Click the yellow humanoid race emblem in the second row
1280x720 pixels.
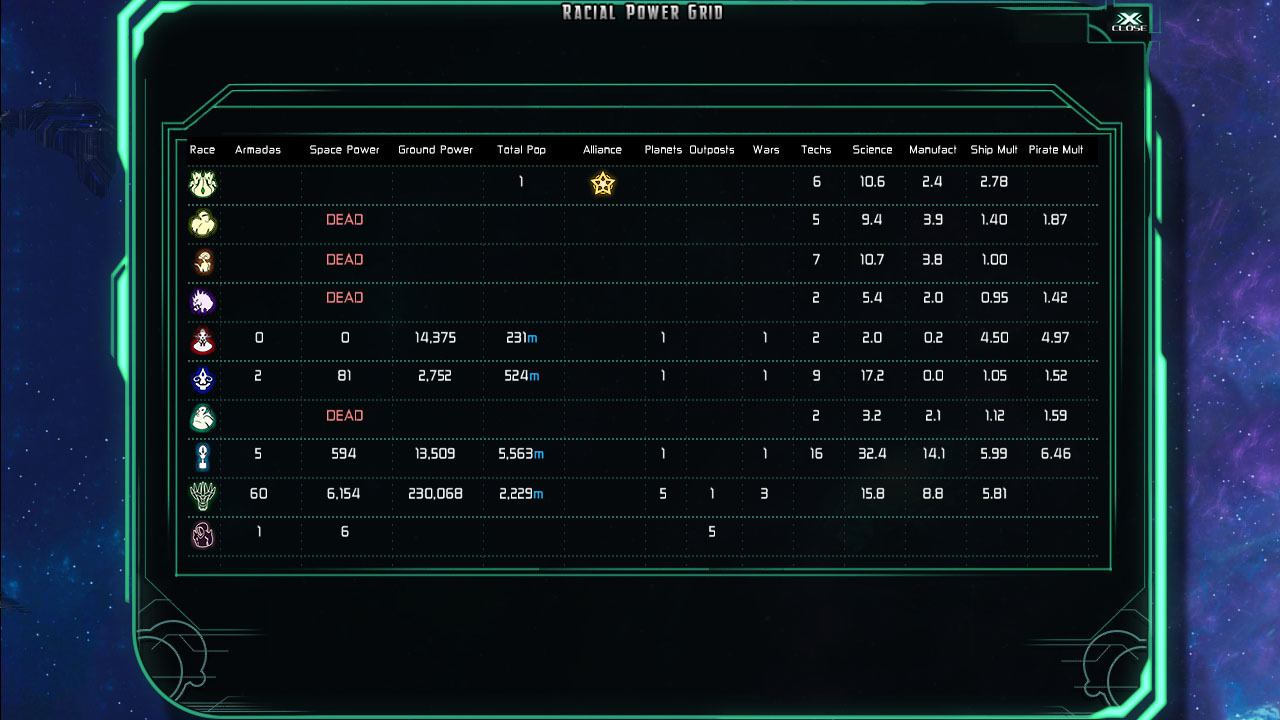203,222
